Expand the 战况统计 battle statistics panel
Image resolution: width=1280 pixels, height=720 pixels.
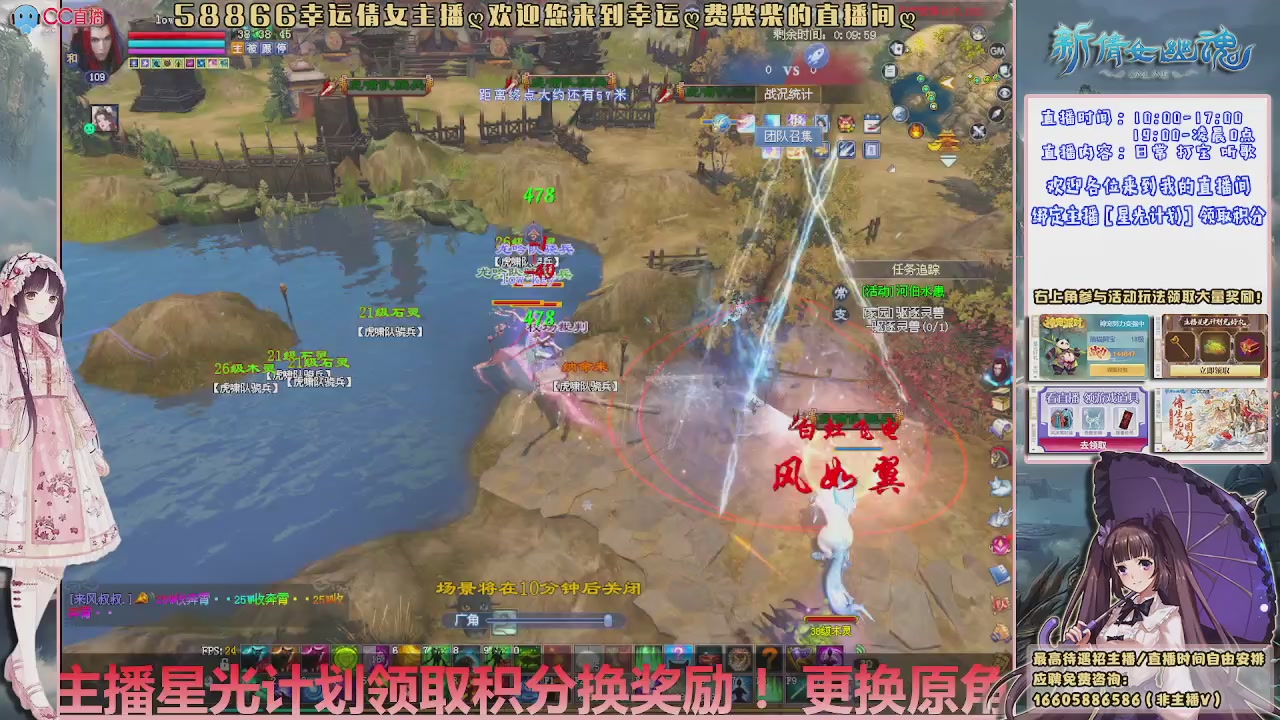click(x=790, y=93)
